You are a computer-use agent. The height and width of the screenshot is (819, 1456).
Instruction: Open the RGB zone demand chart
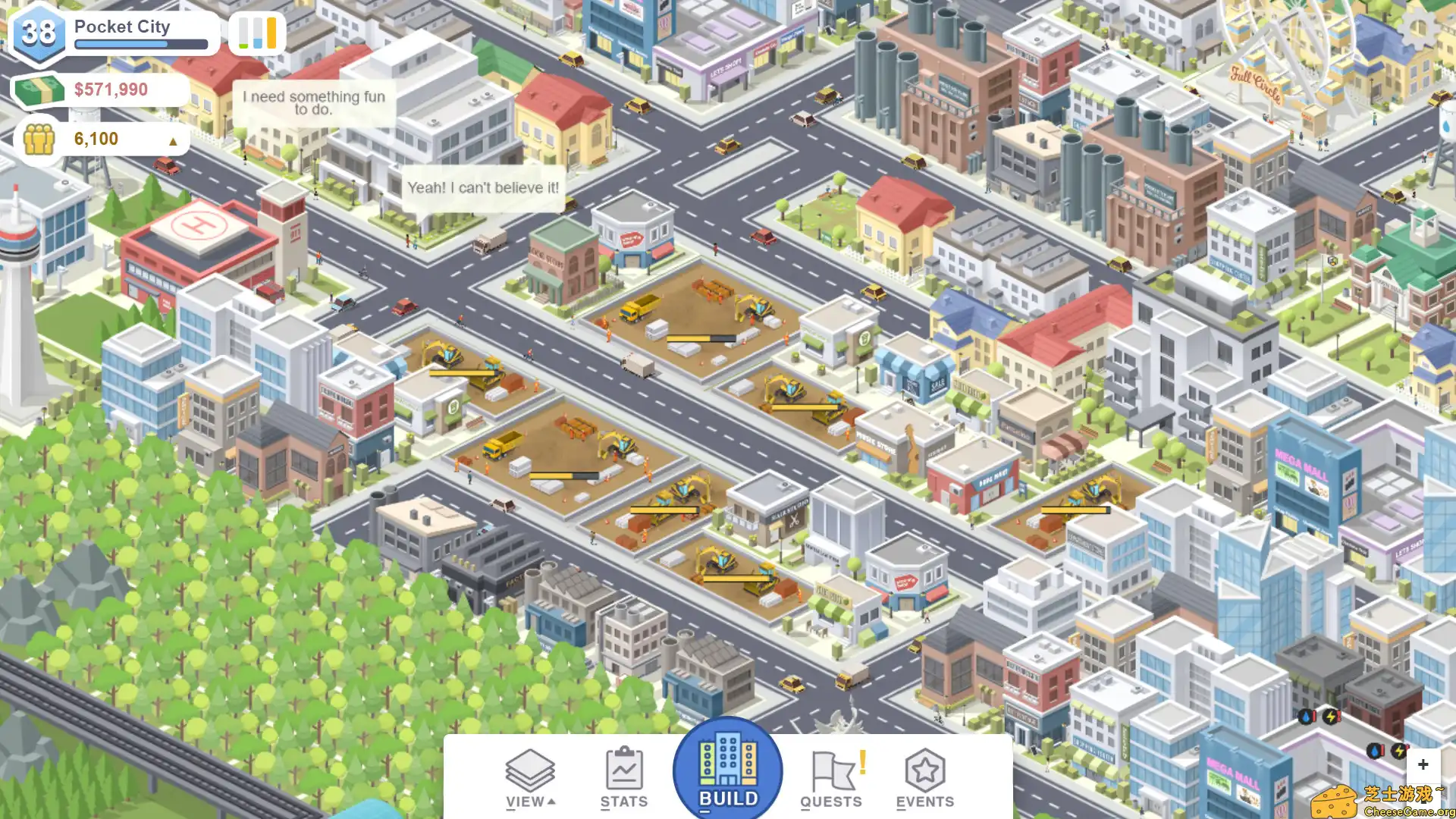[256, 33]
